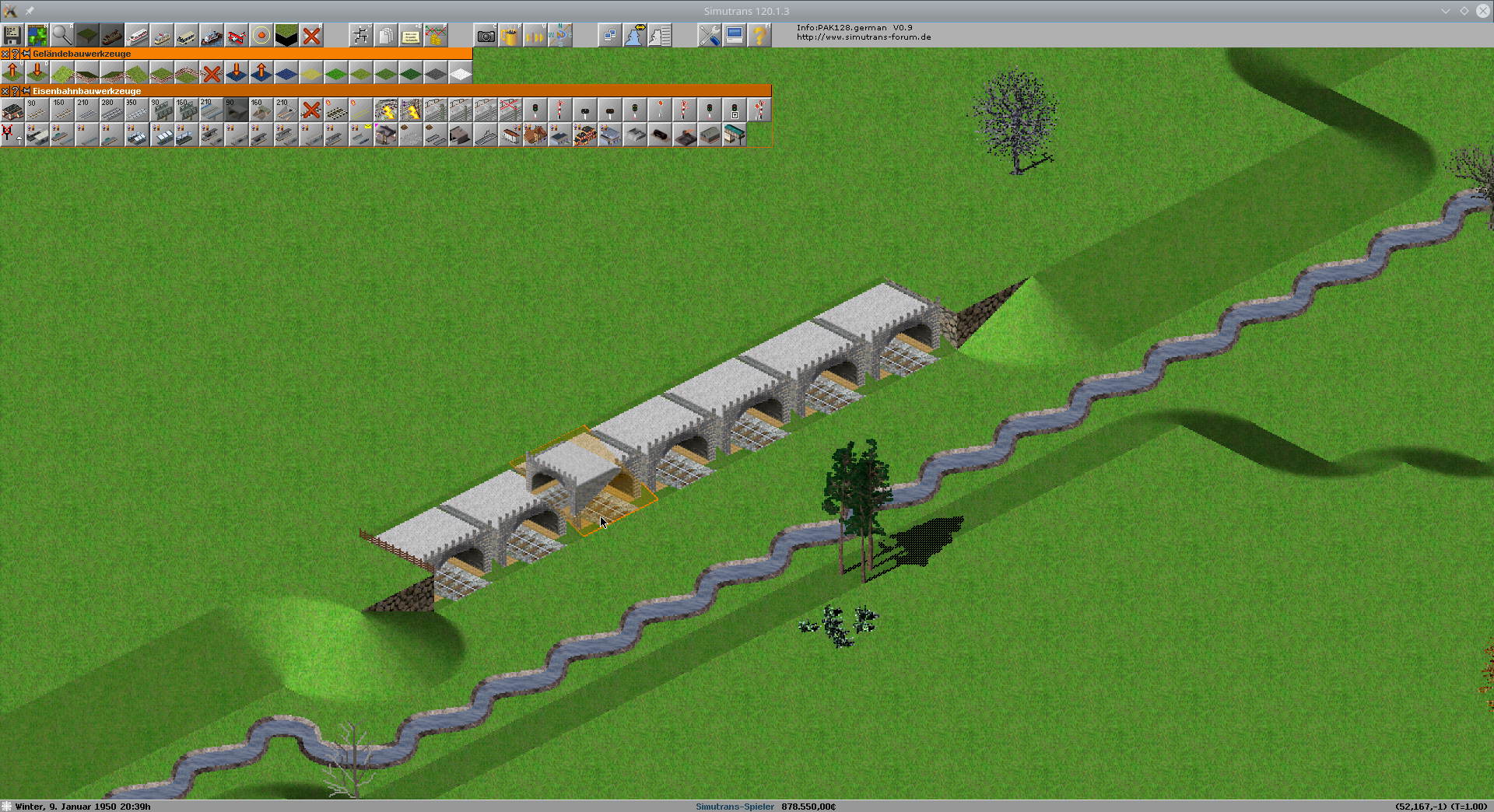
Task: Open the bus road construction tools
Action: [187, 36]
